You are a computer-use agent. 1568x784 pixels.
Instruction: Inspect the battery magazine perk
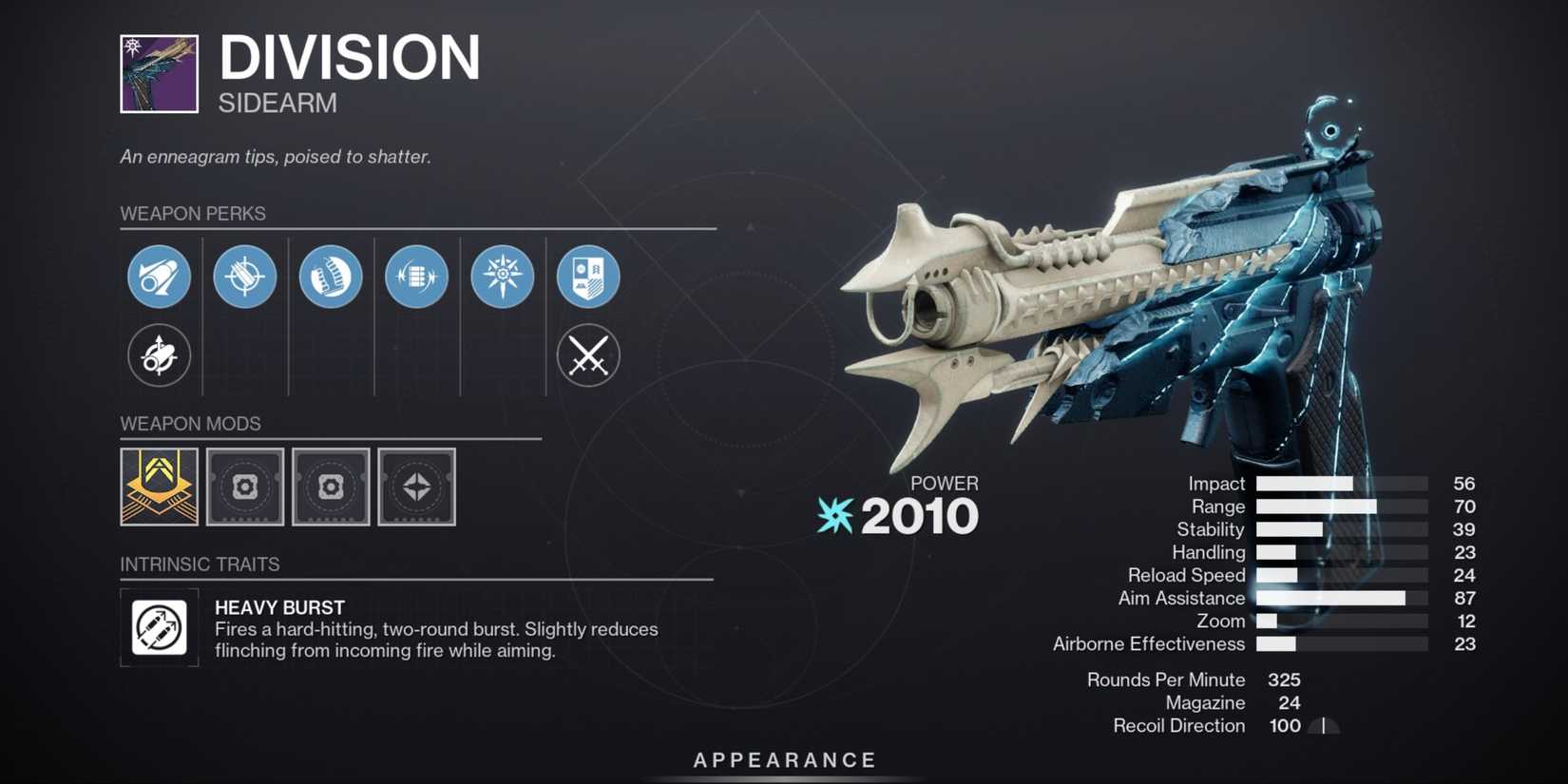point(416,277)
